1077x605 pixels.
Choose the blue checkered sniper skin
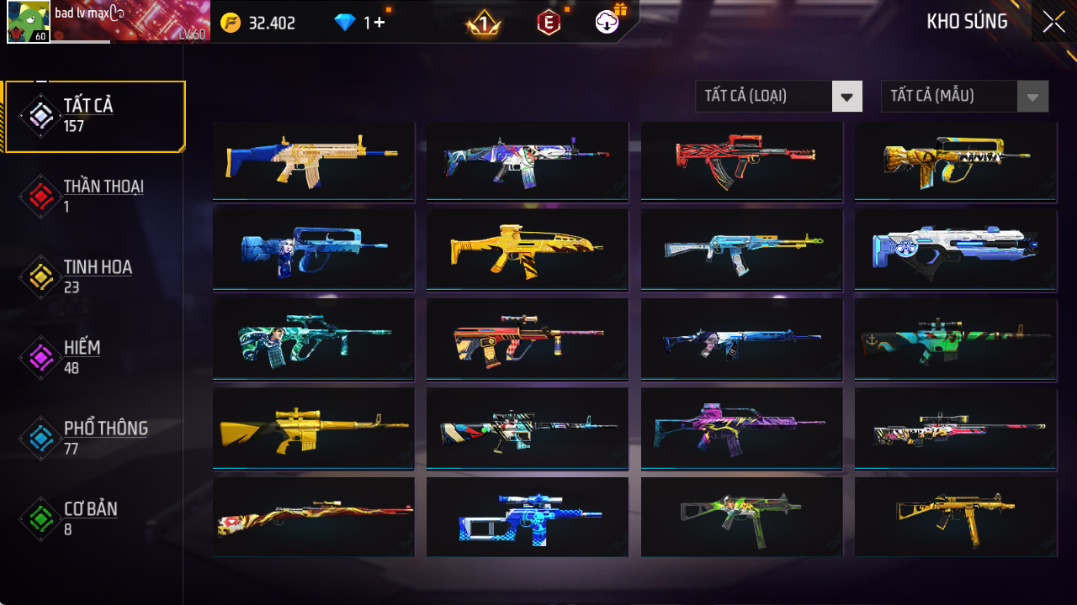527,517
